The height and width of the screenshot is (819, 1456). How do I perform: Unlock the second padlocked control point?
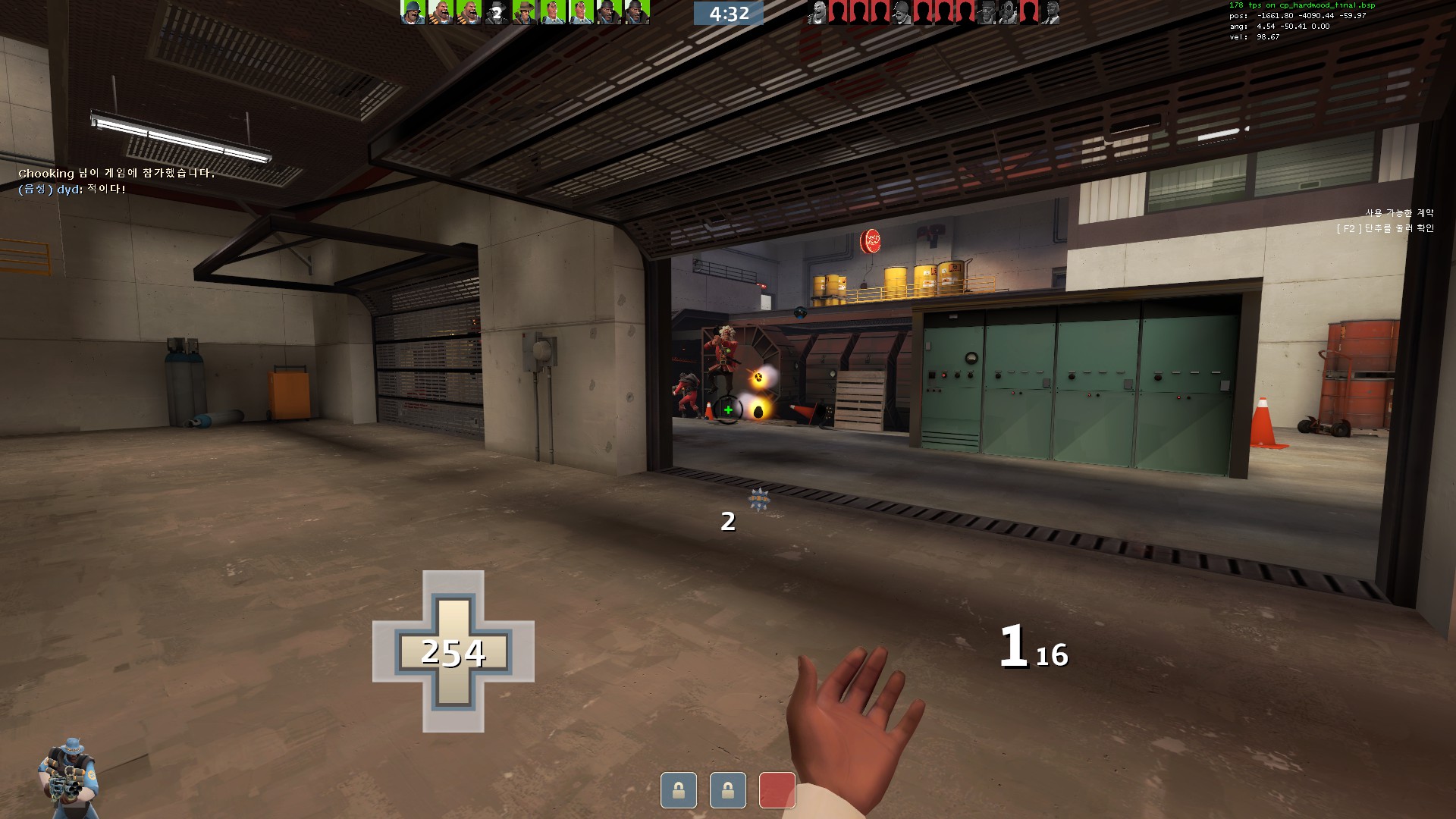tap(728, 789)
